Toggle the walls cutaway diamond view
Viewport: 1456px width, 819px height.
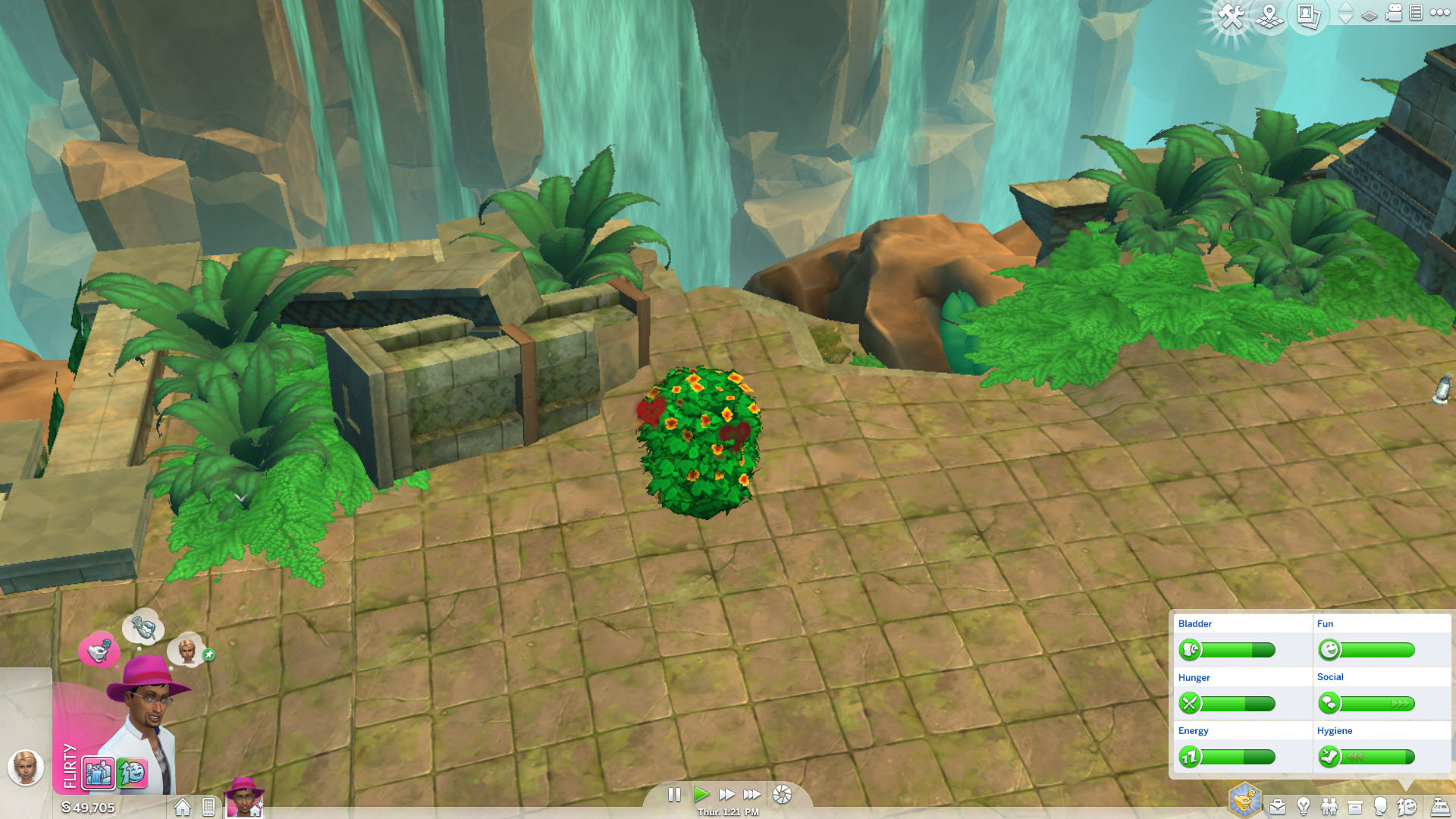point(1369,15)
